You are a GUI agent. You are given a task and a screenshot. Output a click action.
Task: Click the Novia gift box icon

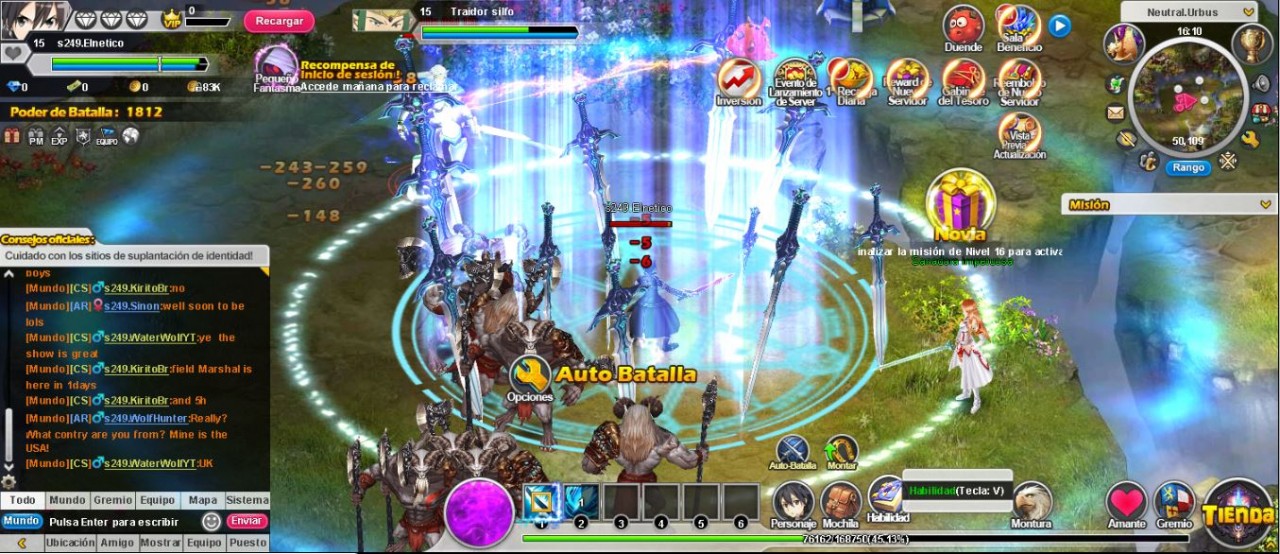(x=960, y=201)
